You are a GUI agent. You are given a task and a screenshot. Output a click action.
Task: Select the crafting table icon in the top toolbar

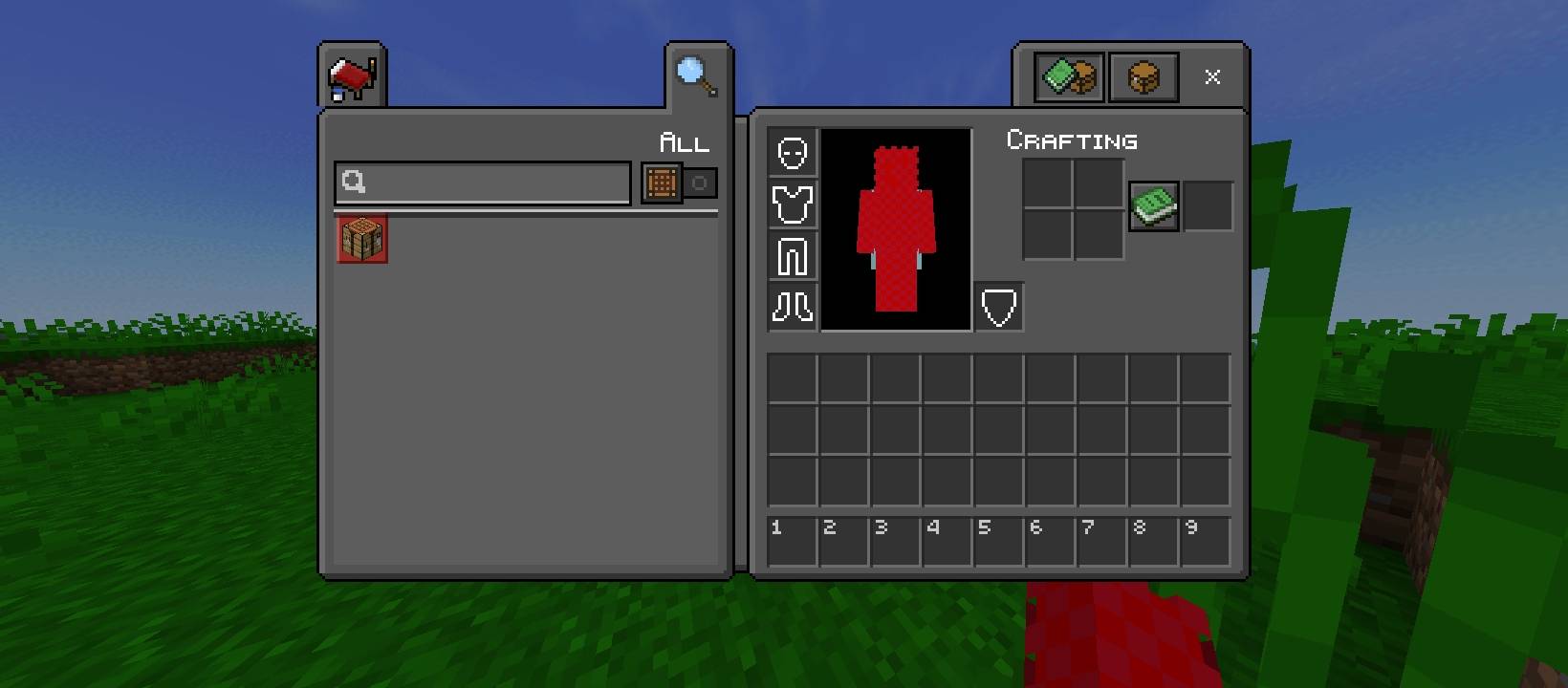pos(1143,76)
